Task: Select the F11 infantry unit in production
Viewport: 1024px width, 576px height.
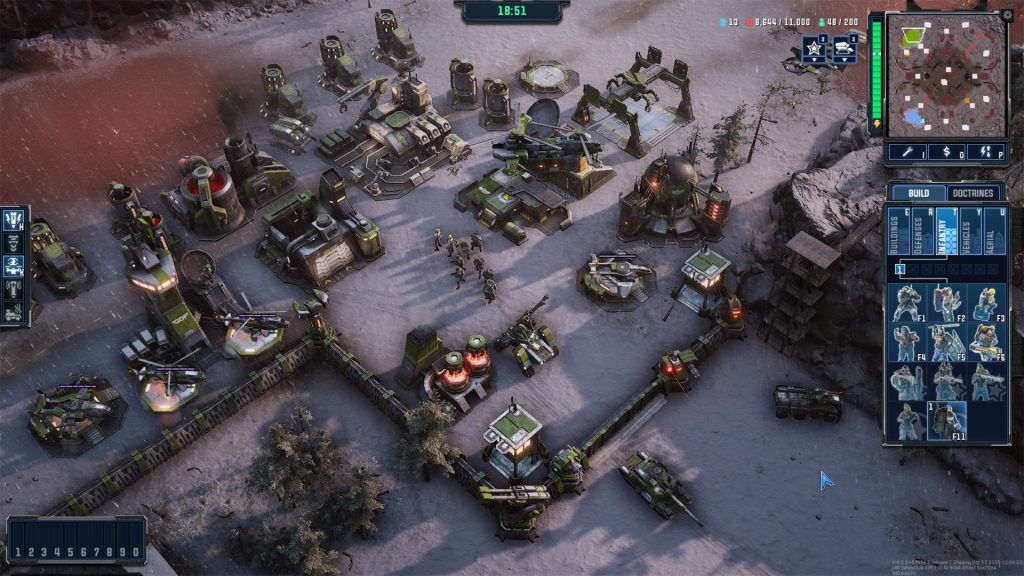Action: coord(946,421)
